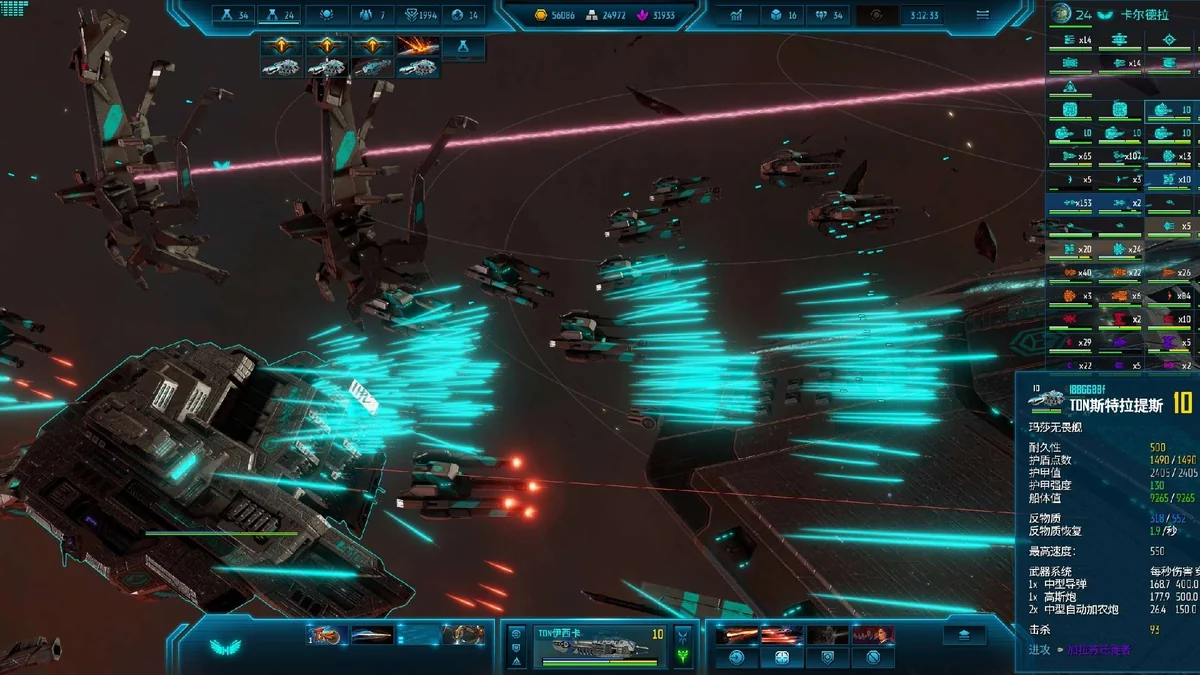This screenshot has height=675, width=1200.
Task: Click the cube icon showing 16 in the top bar
Action: (775, 15)
